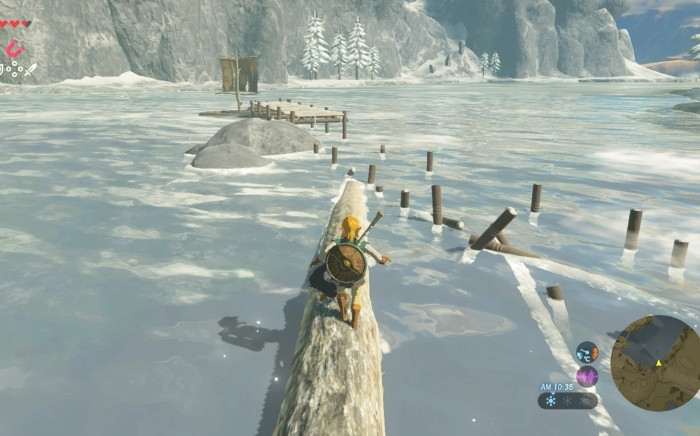Click the temperature gauge icon
This screenshot has width=700, height=436.
(587, 352)
